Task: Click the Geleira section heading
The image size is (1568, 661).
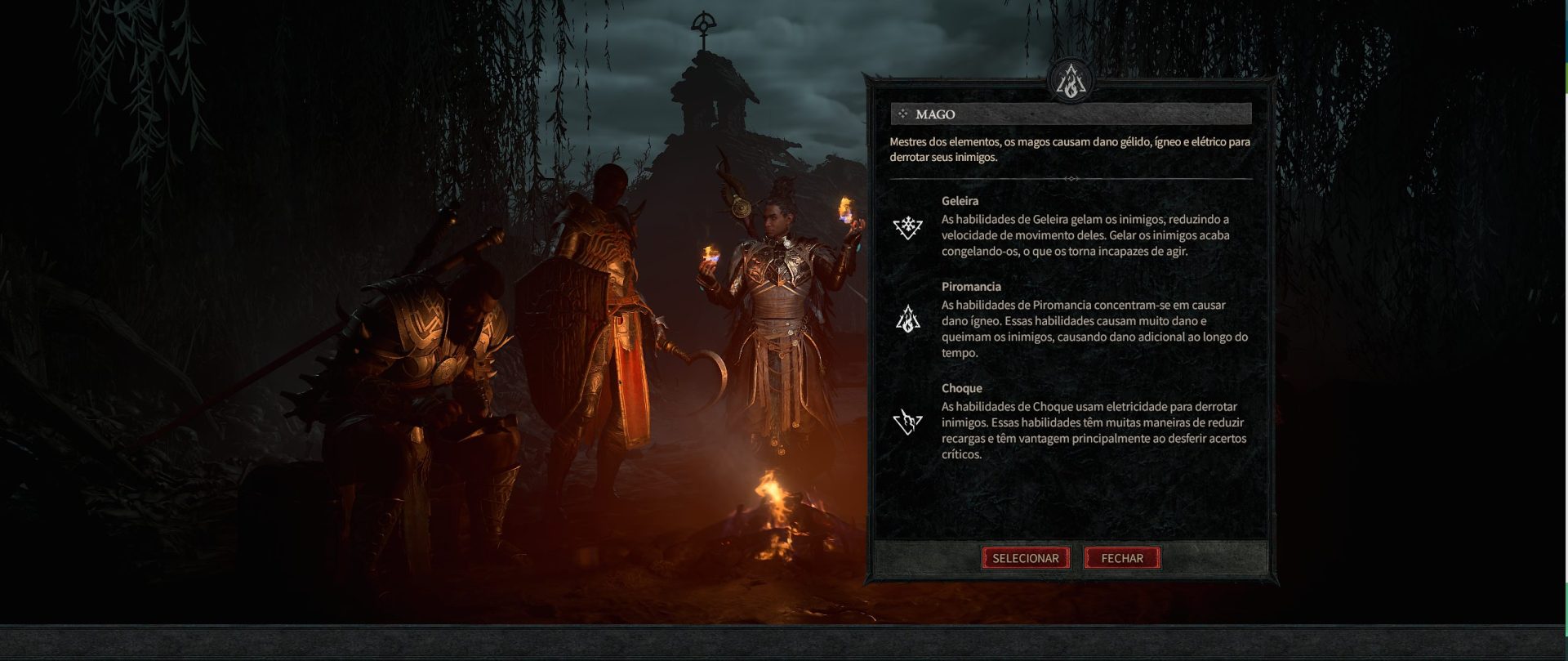Action: pos(960,201)
